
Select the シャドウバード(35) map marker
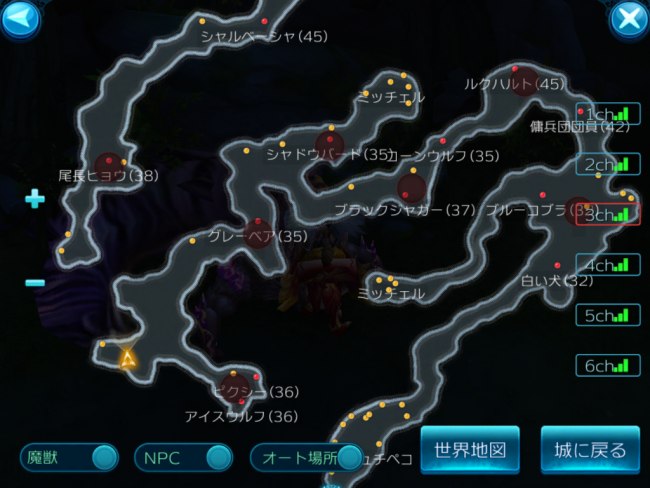pos(330,141)
